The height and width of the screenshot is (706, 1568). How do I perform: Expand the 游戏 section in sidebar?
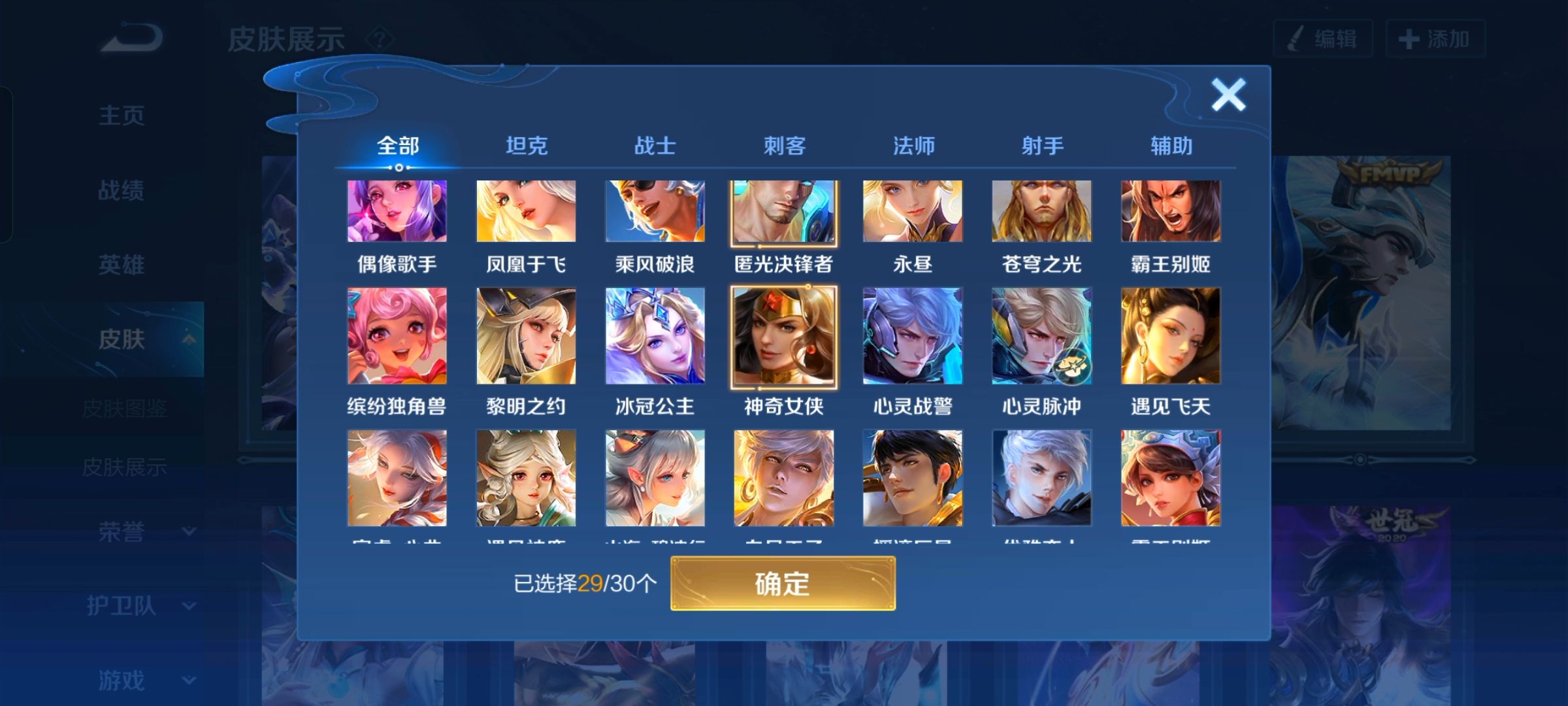coord(121,680)
